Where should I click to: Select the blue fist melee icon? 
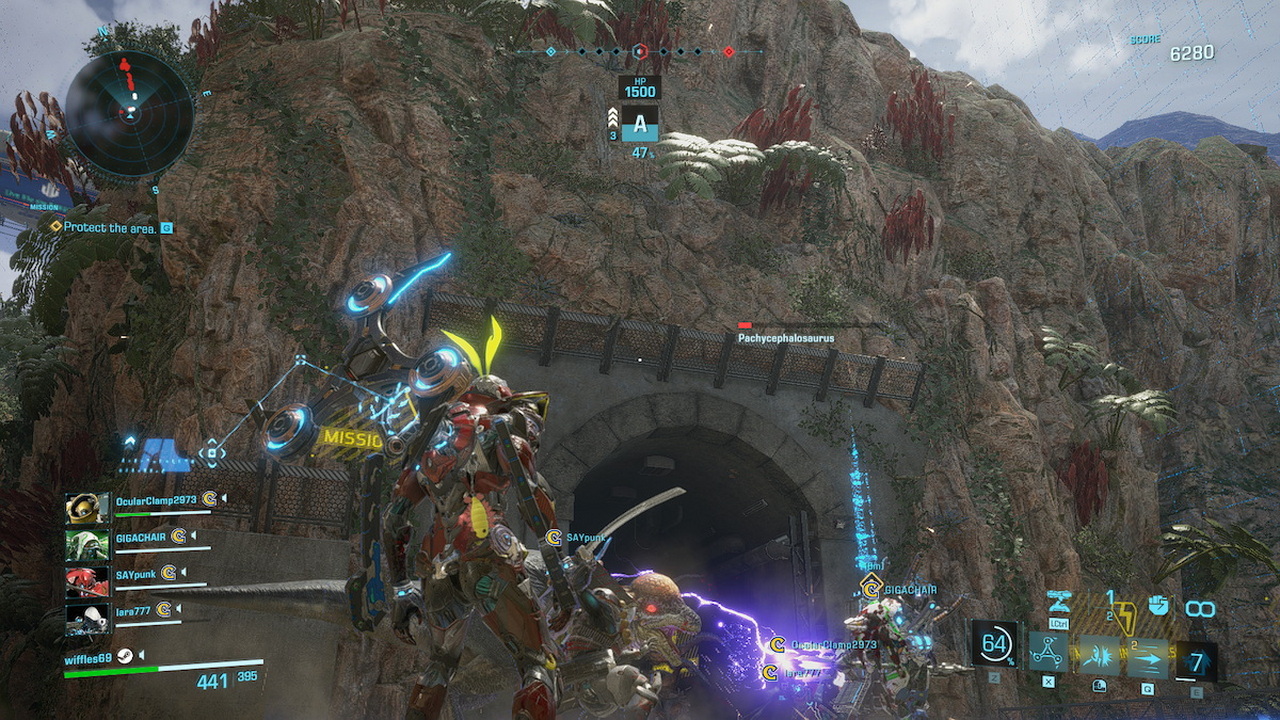coord(1158,605)
